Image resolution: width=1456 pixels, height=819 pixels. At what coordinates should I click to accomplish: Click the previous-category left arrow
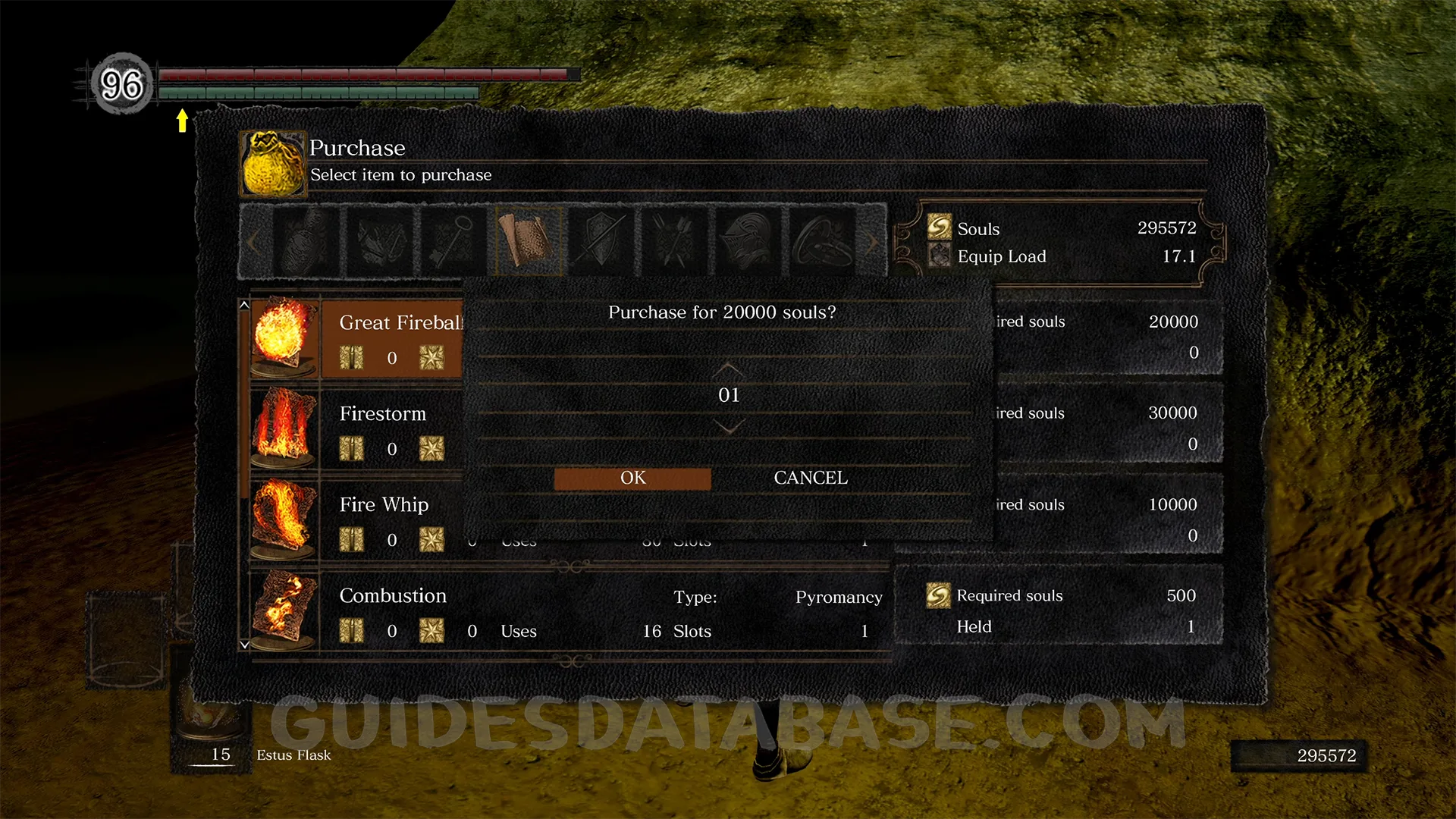(x=253, y=243)
